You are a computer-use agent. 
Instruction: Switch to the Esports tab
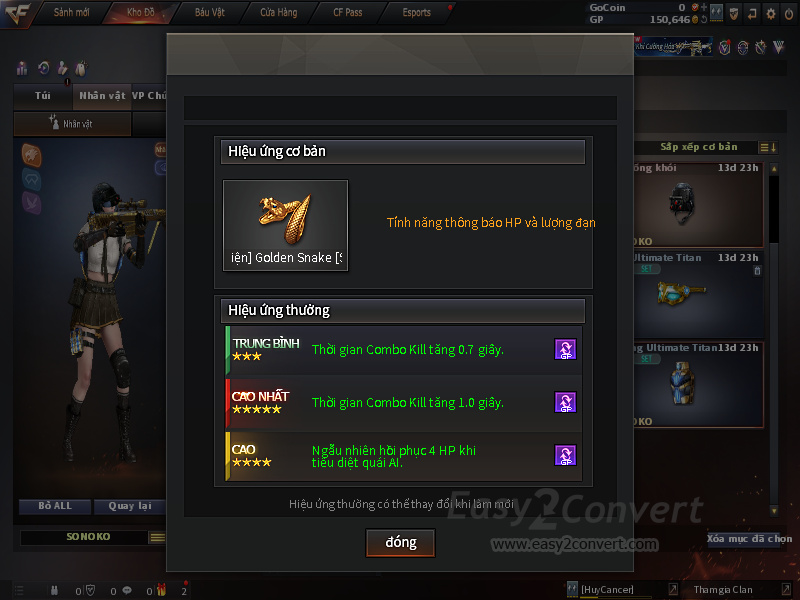[x=416, y=12]
